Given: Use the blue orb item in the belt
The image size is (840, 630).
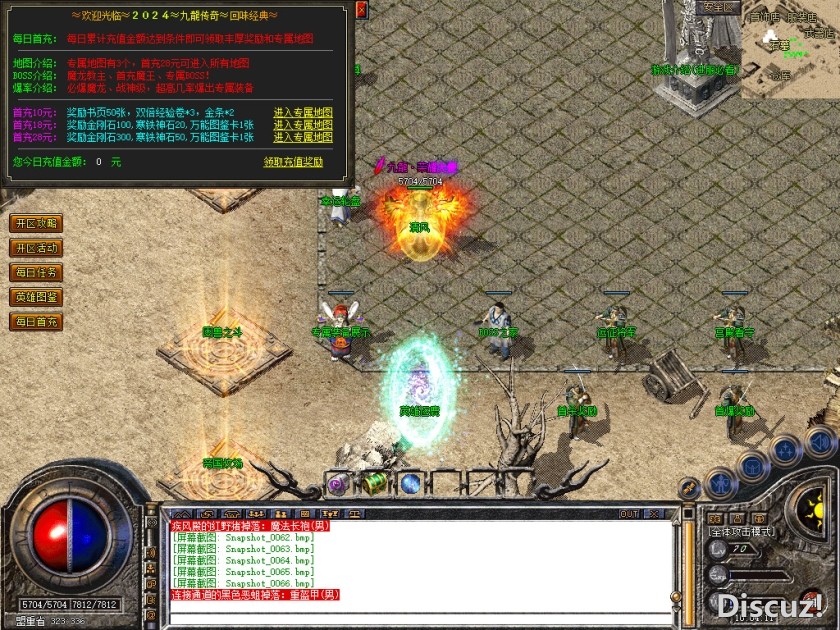Looking at the screenshot, I should (x=410, y=484).
